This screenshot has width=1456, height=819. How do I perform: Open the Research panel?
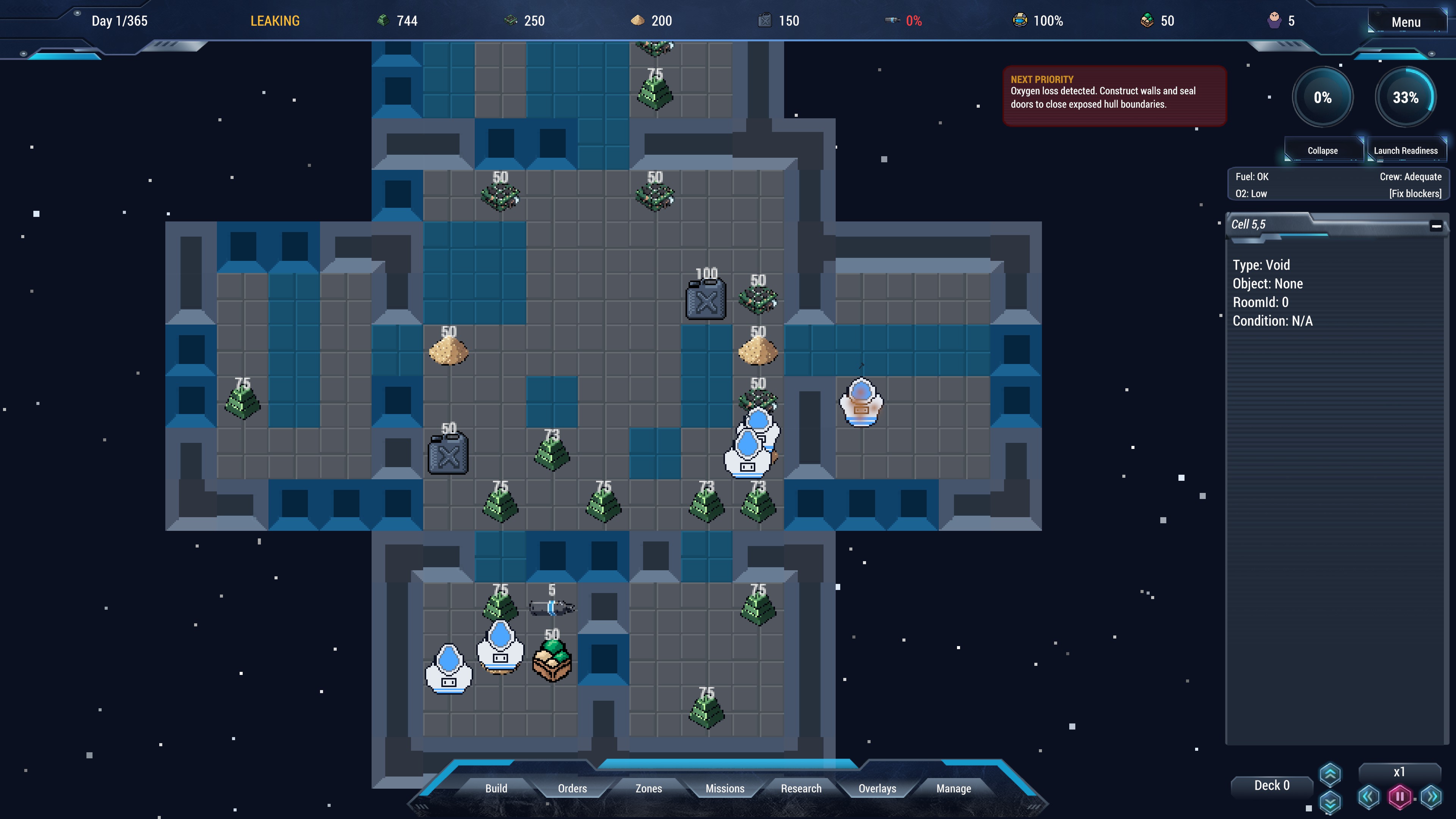pos(801,788)
